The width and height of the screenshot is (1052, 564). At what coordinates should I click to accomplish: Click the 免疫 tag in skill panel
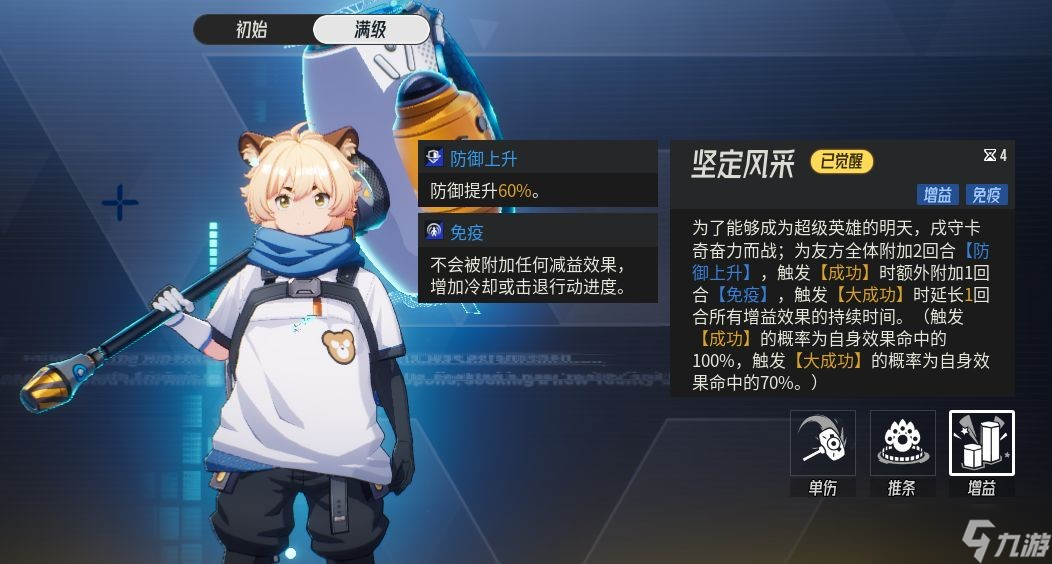point(987,194)
